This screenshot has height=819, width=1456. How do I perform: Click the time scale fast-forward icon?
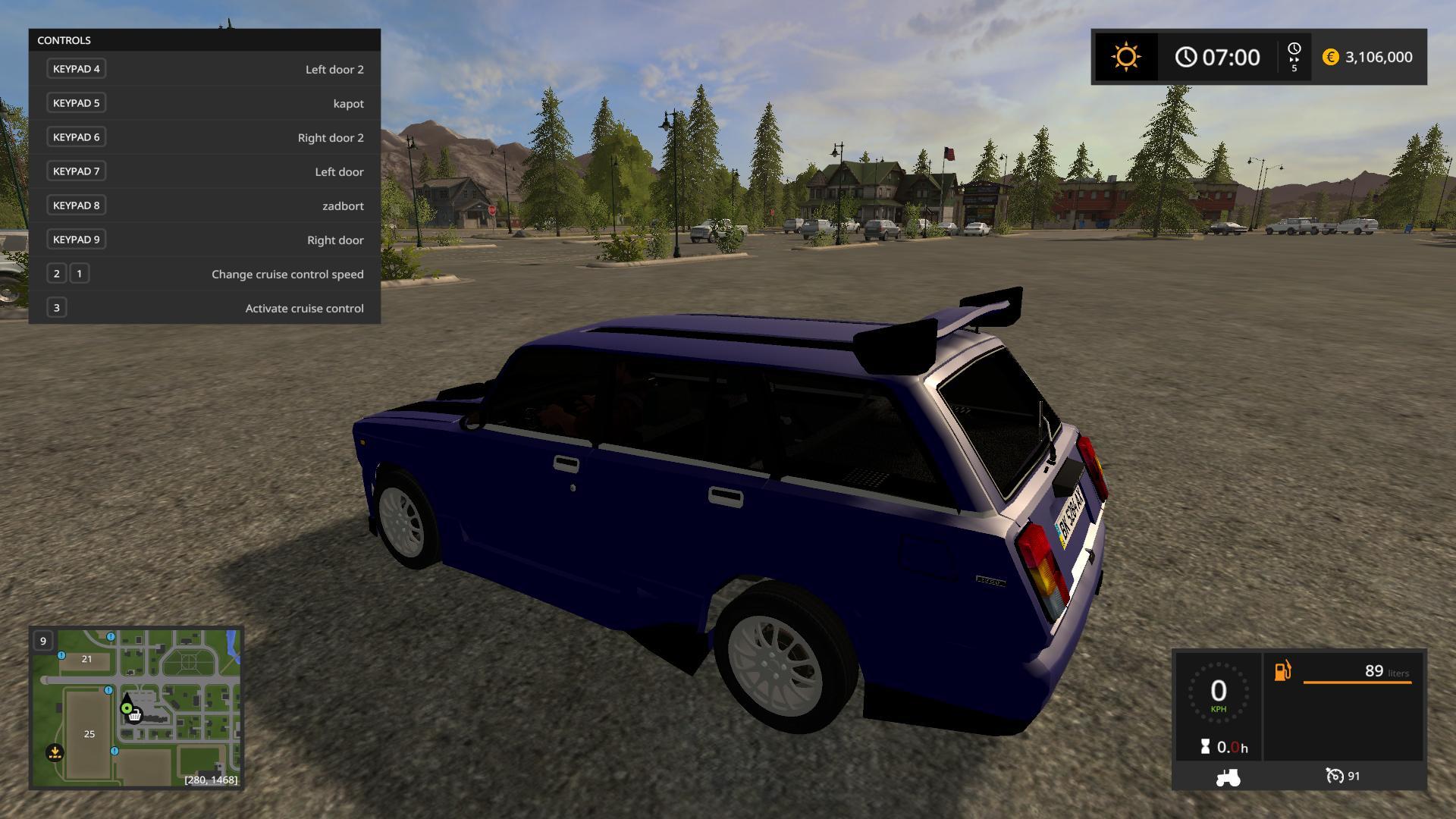click(1294, 57)
